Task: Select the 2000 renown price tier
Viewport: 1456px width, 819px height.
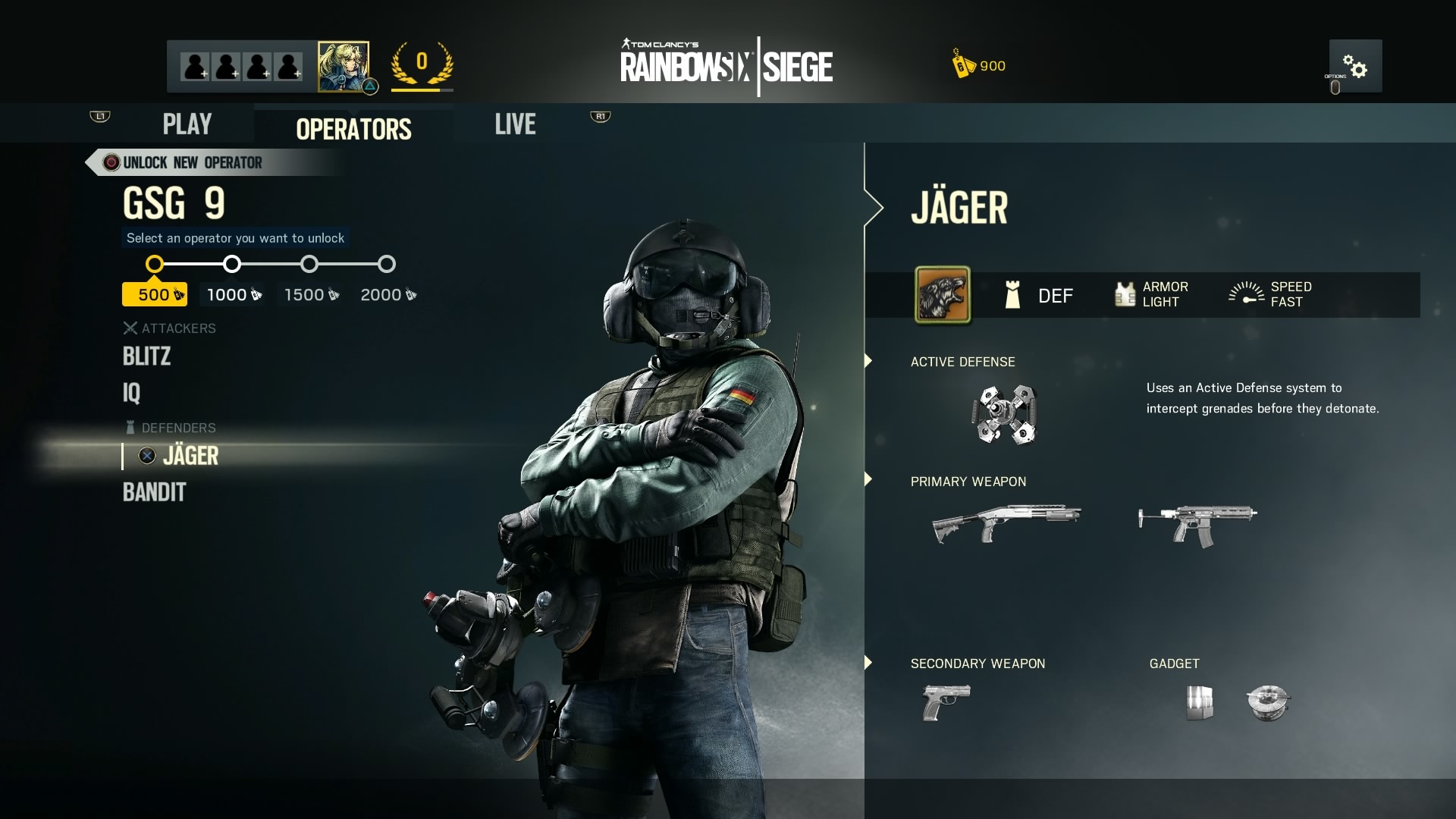Action: click(x=385, y=294)
